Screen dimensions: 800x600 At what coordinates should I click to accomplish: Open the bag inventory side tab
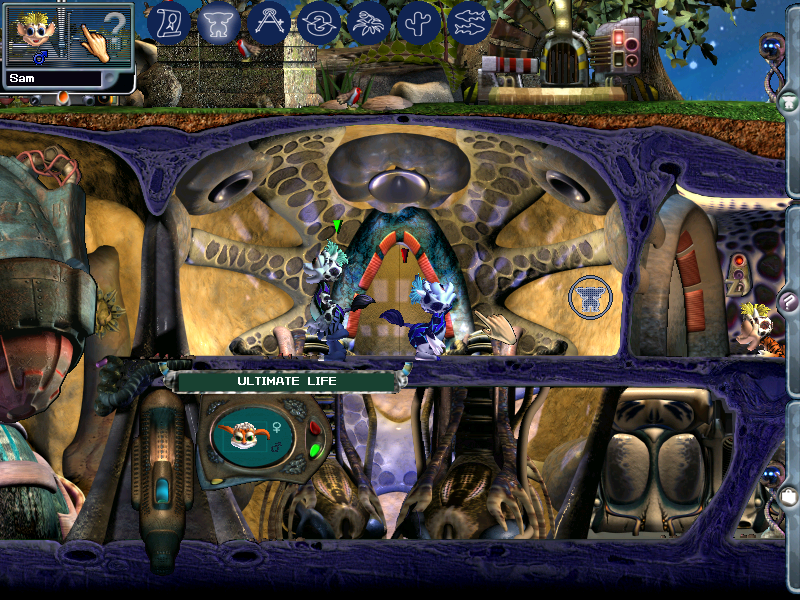(788, 495)
